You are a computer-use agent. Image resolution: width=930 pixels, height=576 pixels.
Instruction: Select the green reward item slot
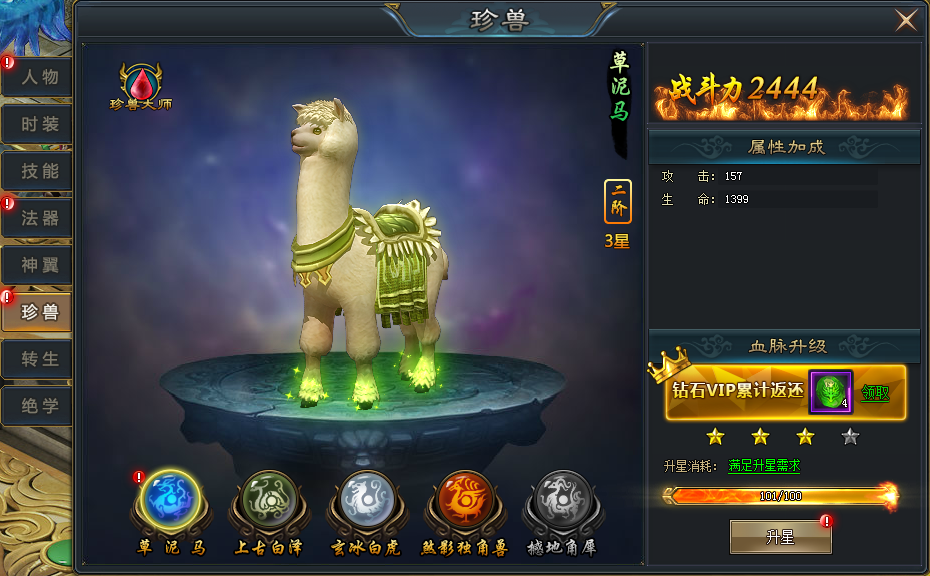tap(830, 391)
